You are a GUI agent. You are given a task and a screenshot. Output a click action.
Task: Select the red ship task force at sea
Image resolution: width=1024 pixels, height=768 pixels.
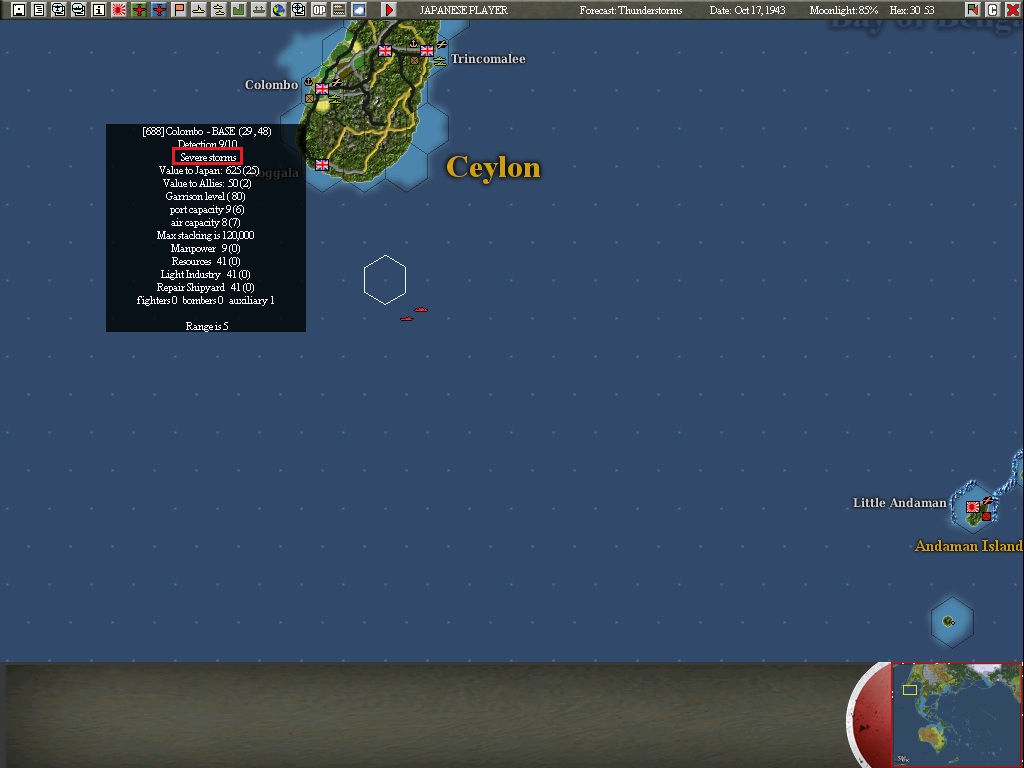click(x=420, y=310)
